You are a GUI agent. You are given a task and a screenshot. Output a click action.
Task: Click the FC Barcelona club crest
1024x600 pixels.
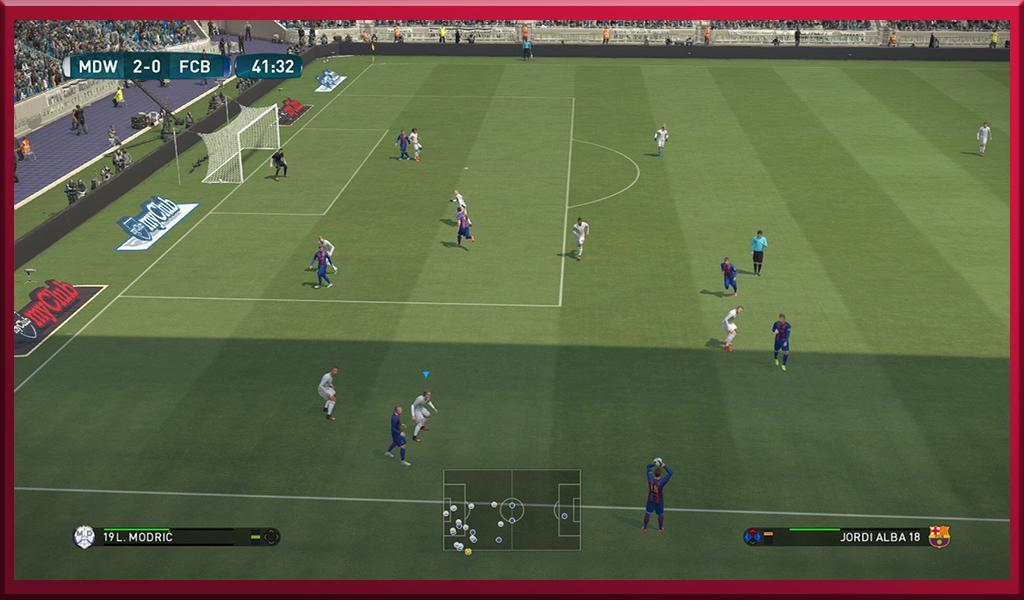939,537
